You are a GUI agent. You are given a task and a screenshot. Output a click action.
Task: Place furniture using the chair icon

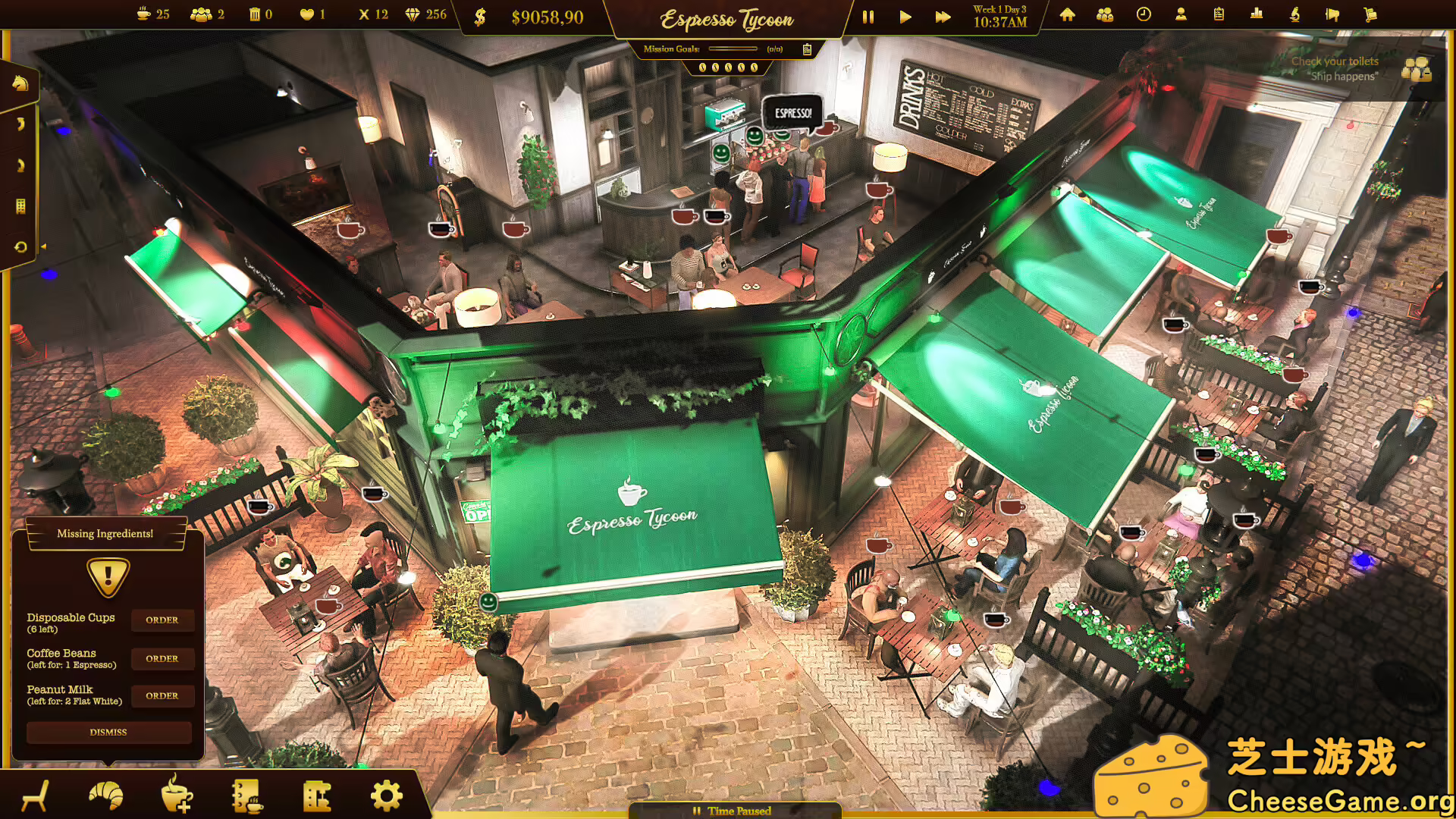(34, 795)
